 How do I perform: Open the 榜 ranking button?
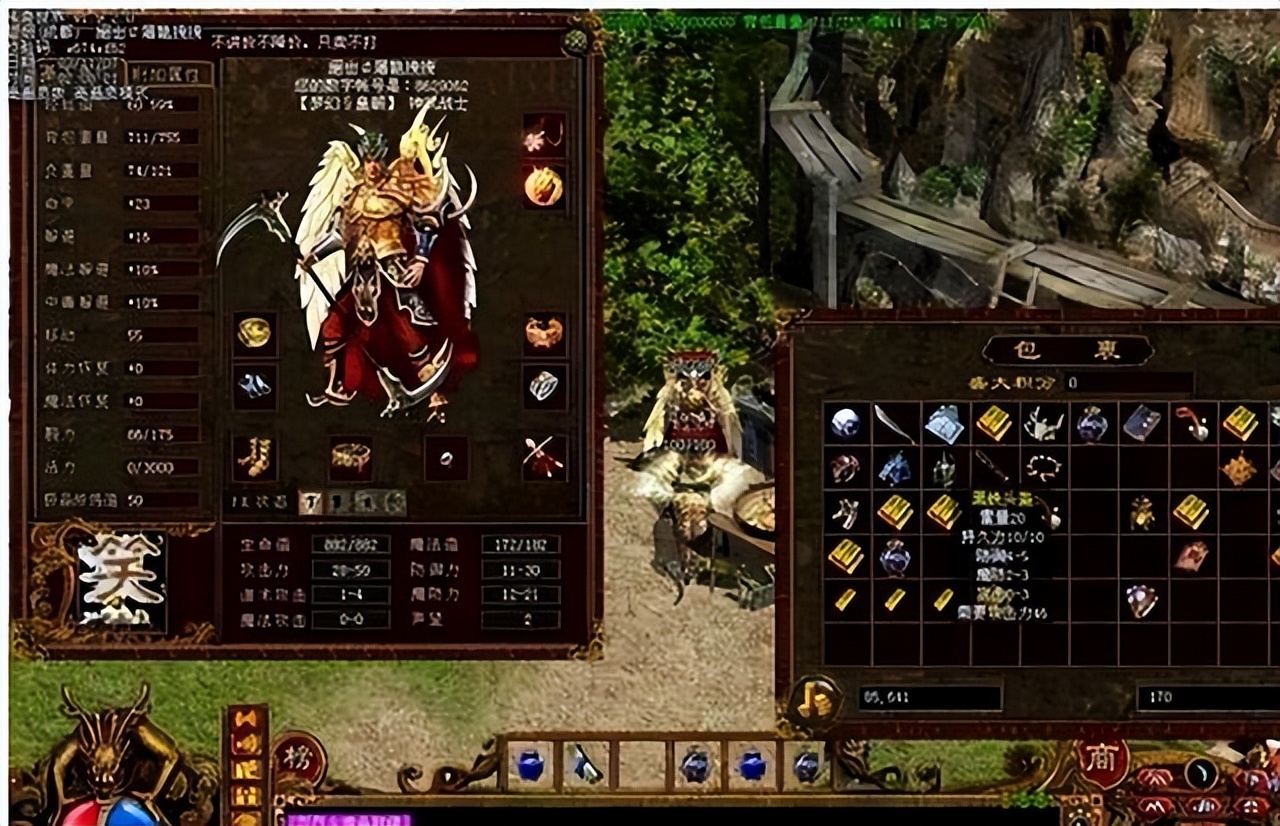coord(297,759)
